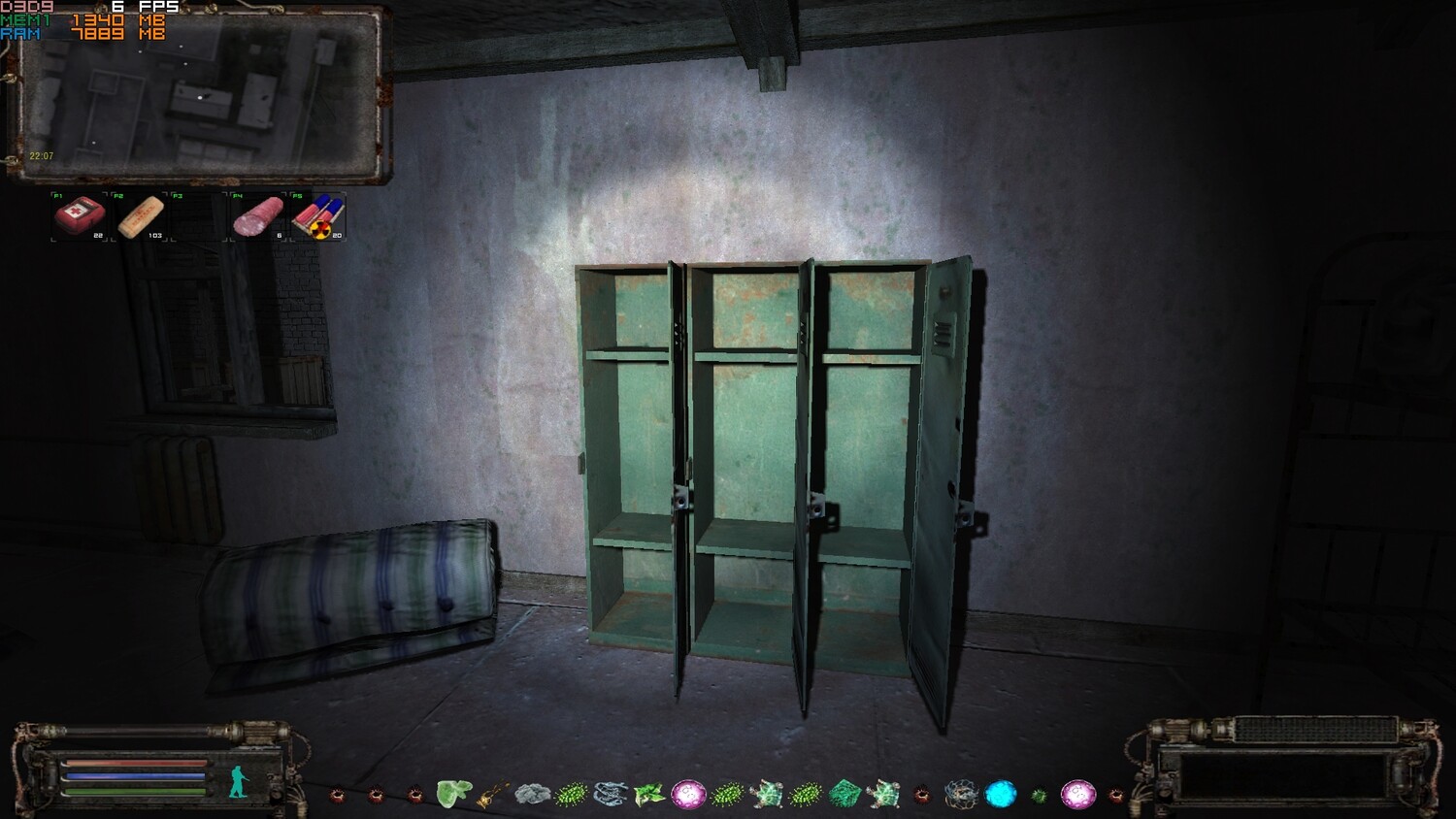This screenshot has width=1456, height=819.
Task: Select the silvery-blue tangled artifact
Action: (x=611, y=795)
